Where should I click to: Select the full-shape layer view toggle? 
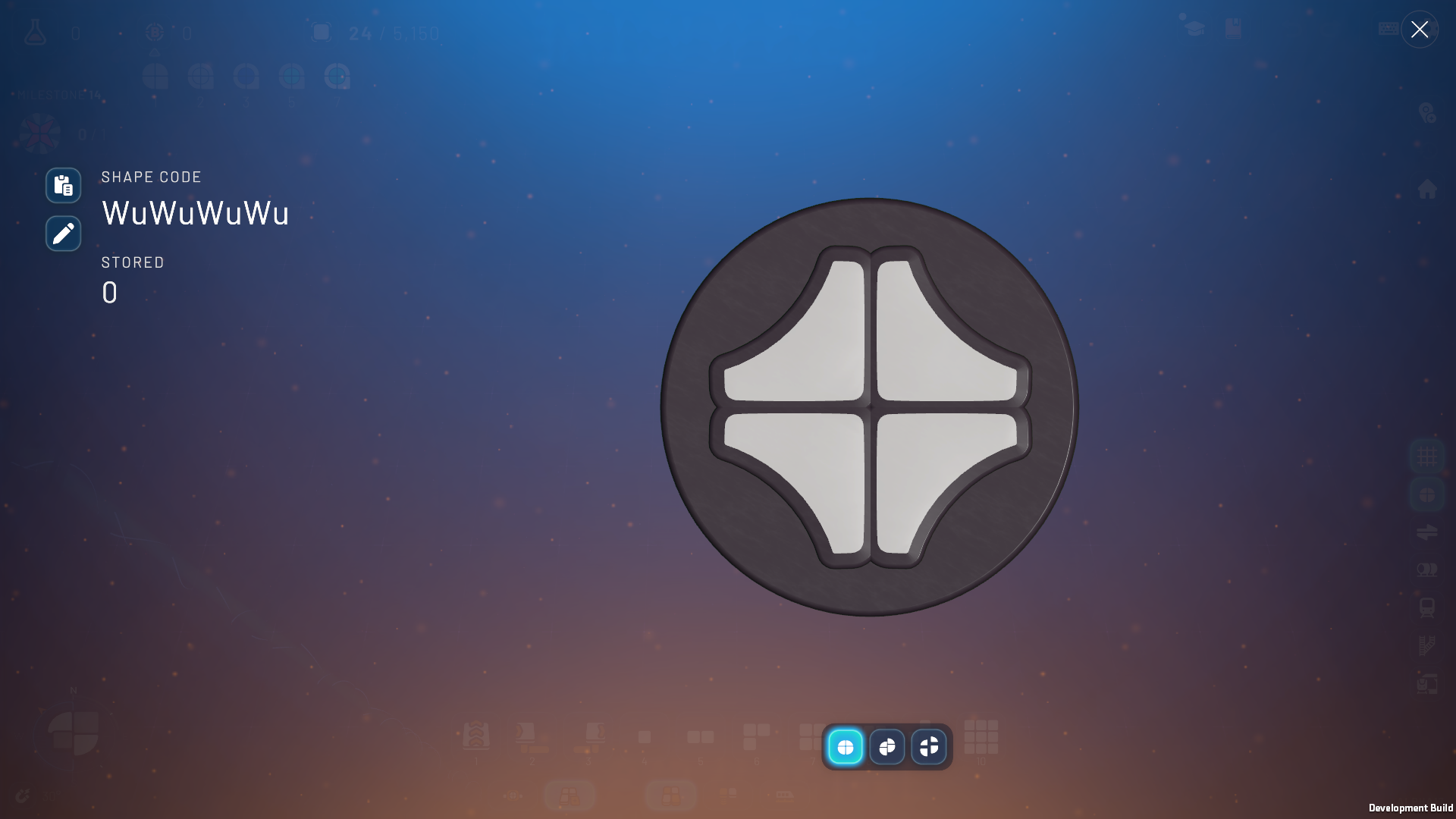(x=846, y=747)
